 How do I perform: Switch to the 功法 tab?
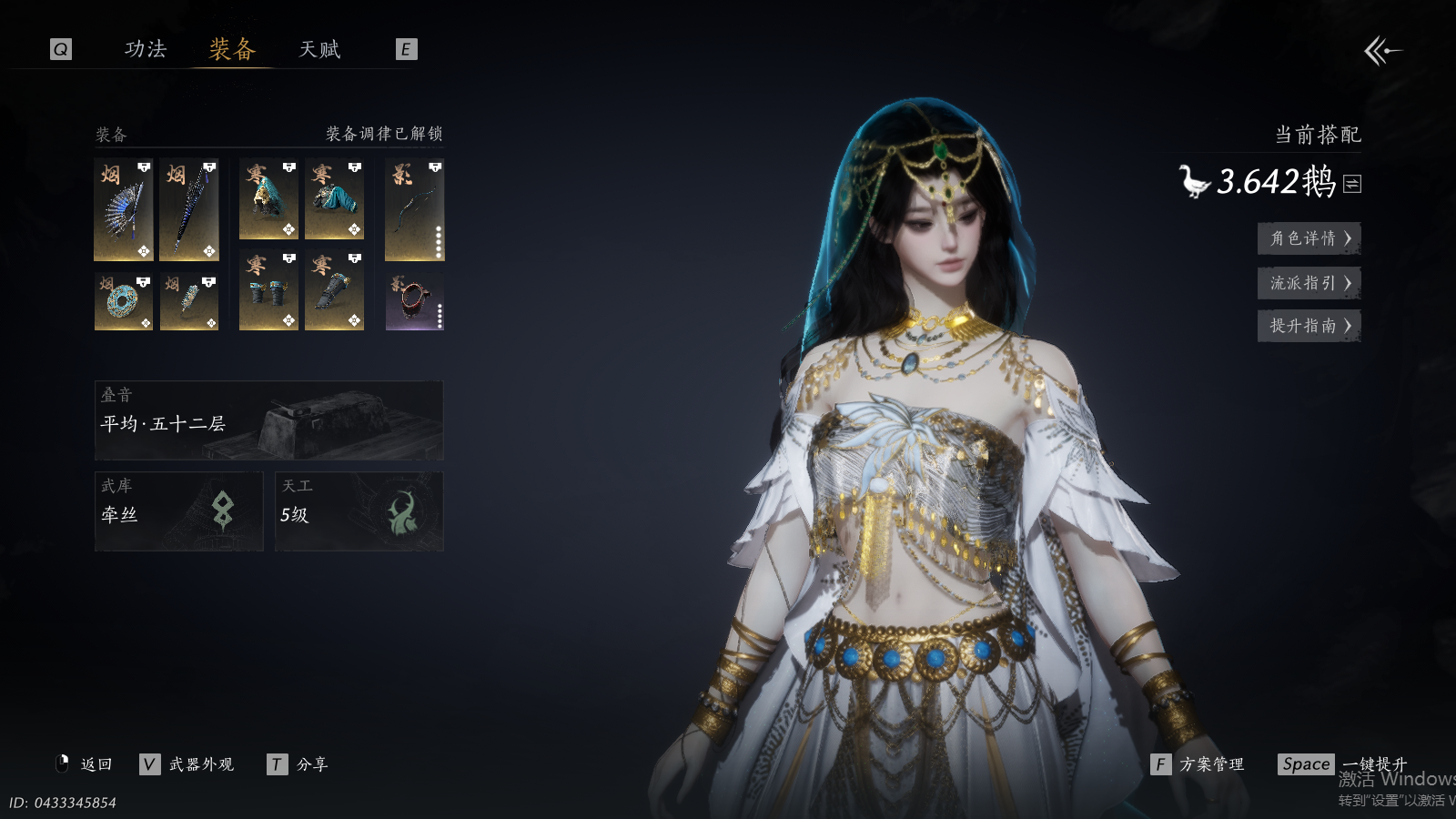(x=146, y=49)
